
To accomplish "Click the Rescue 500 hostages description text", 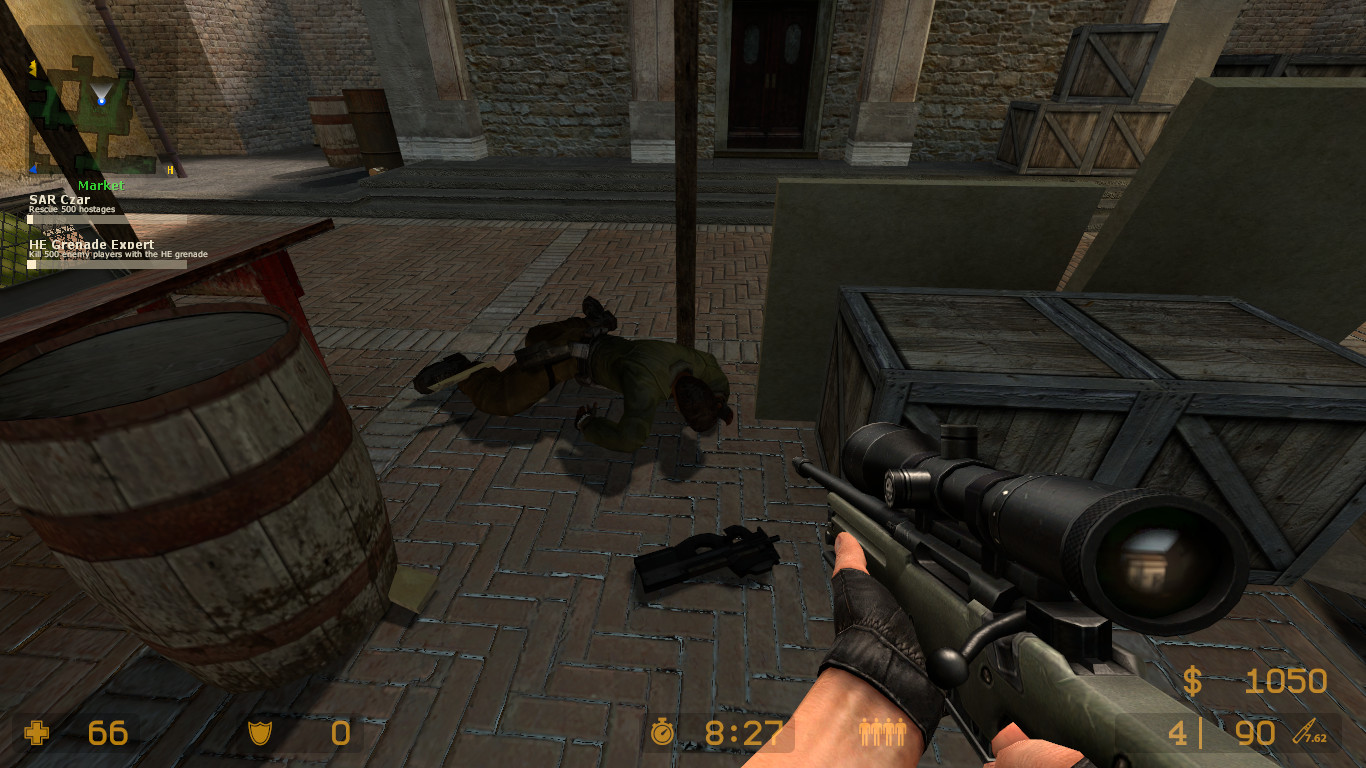I will pos(72,209).
